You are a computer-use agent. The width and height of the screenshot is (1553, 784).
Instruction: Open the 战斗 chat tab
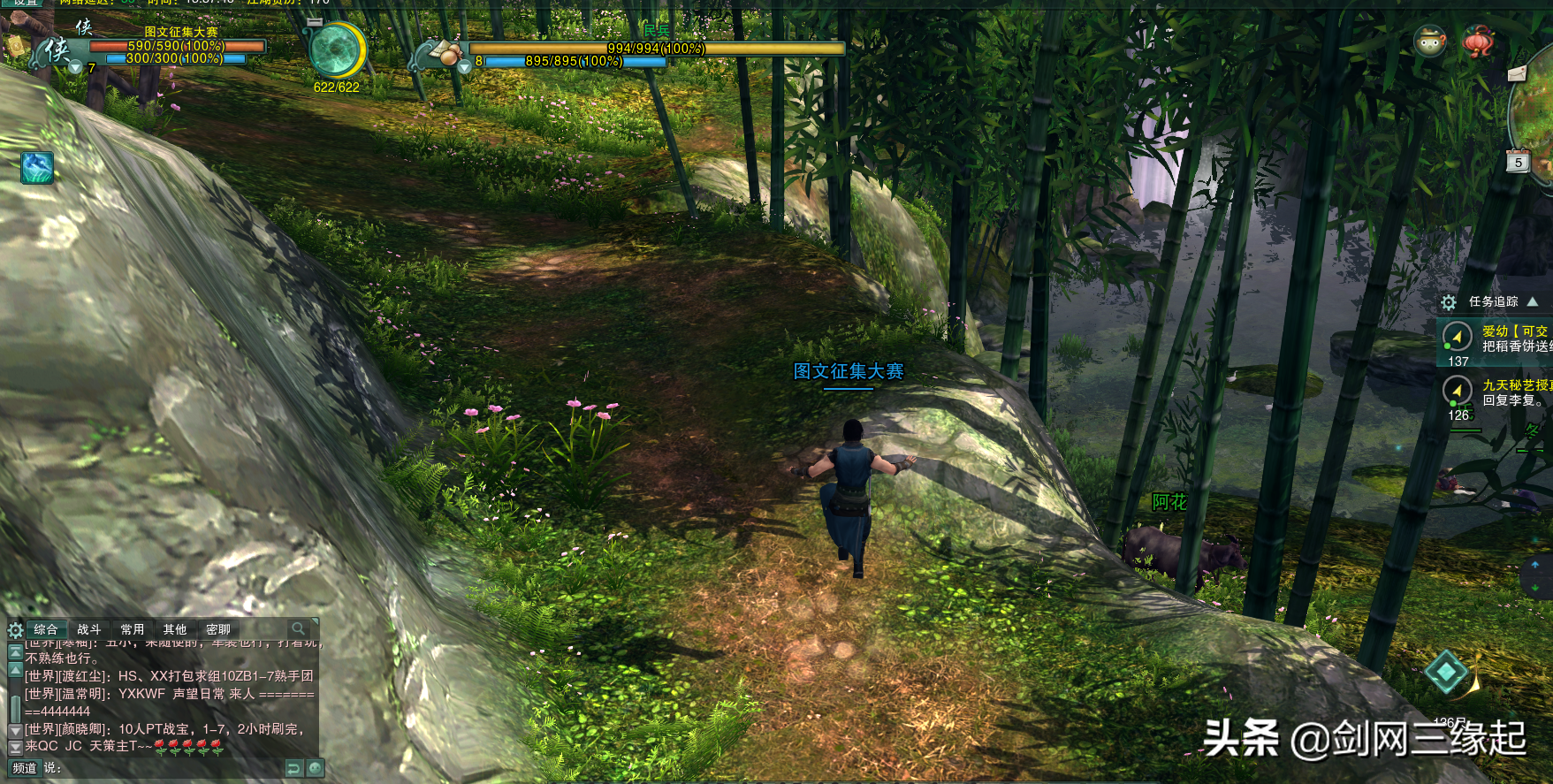tap(89, 629)
